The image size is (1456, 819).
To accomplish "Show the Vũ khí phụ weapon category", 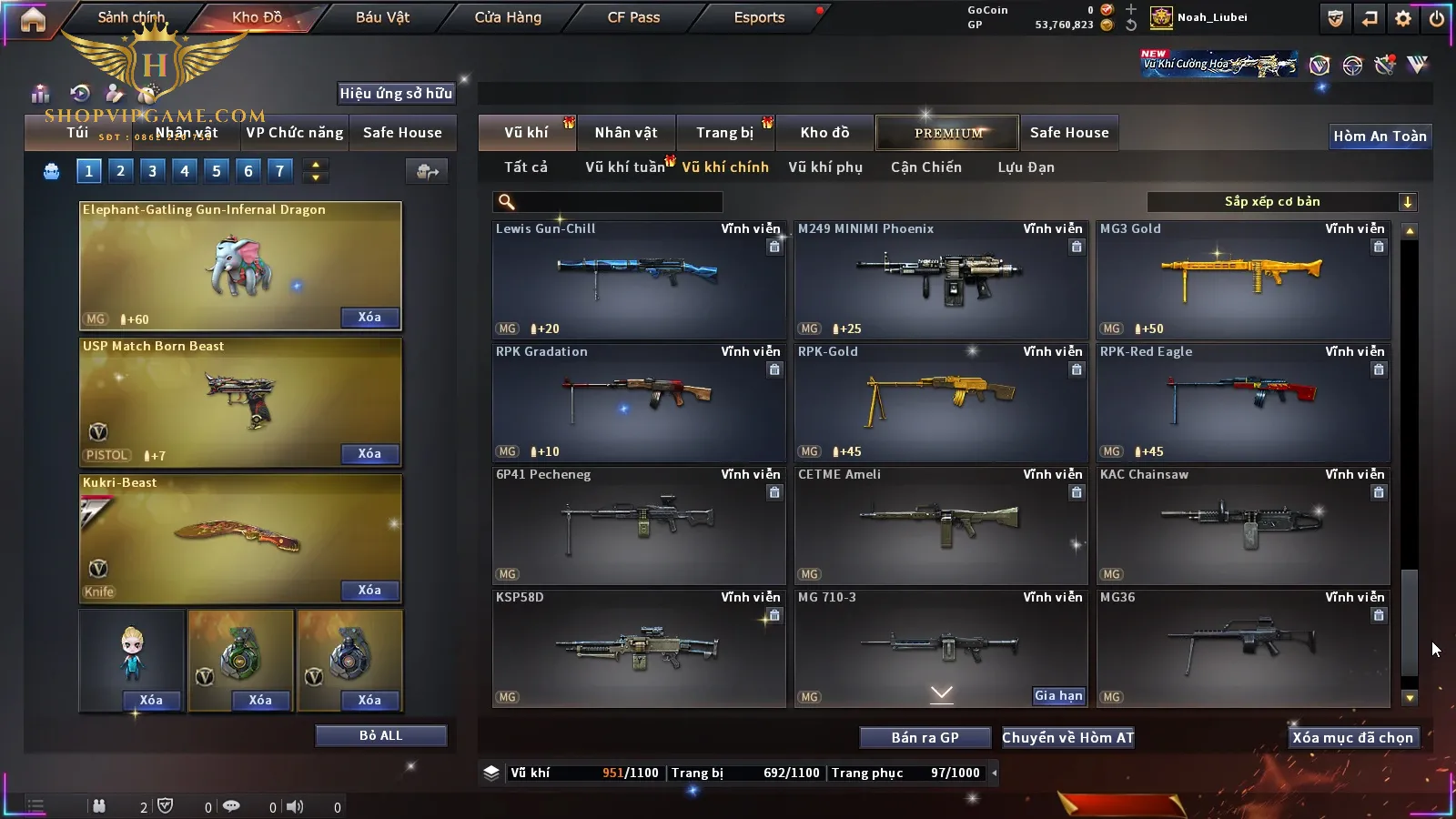I will (x=825, y=167).
